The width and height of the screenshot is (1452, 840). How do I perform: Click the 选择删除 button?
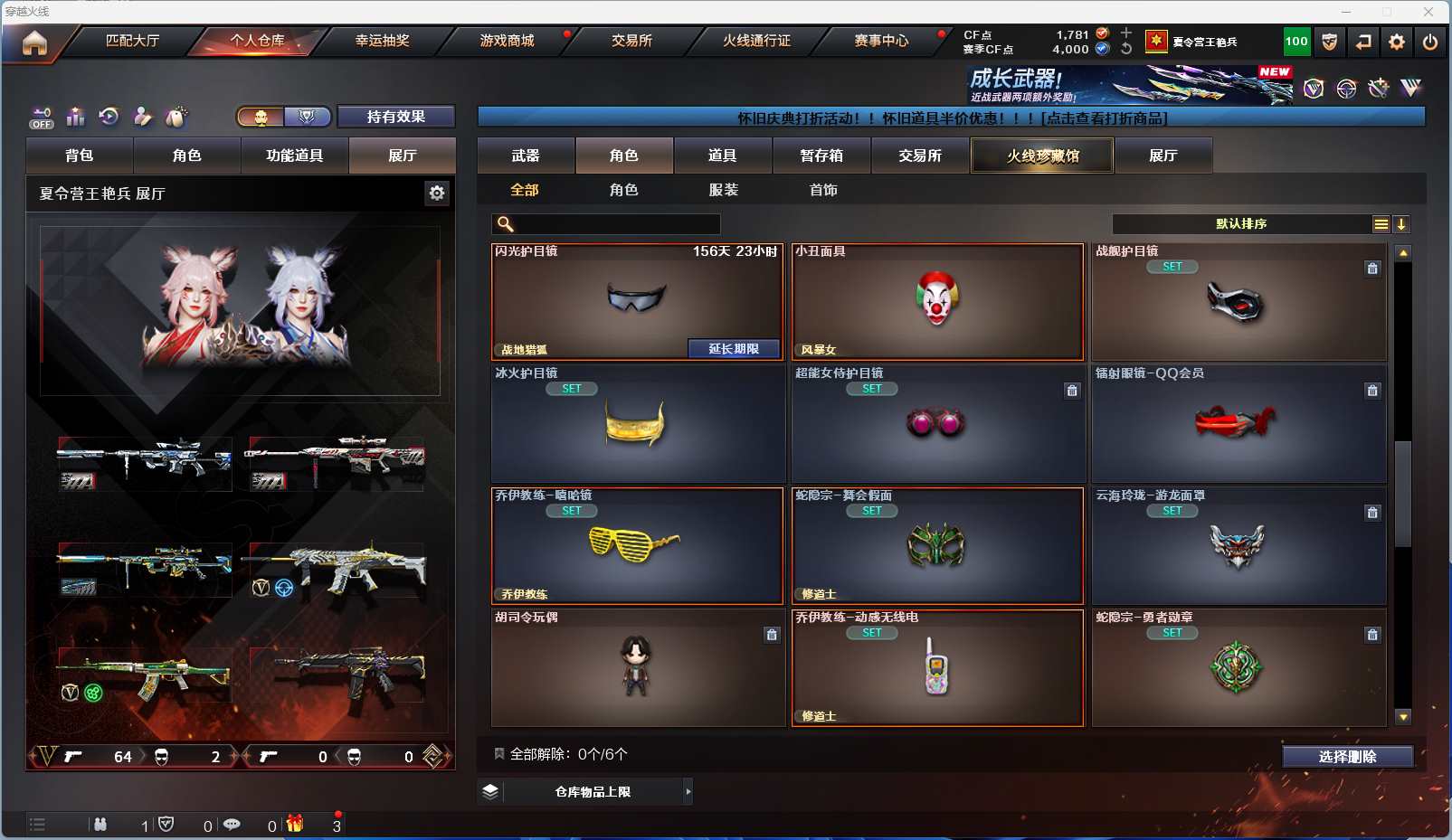(x=1347, y=757)
